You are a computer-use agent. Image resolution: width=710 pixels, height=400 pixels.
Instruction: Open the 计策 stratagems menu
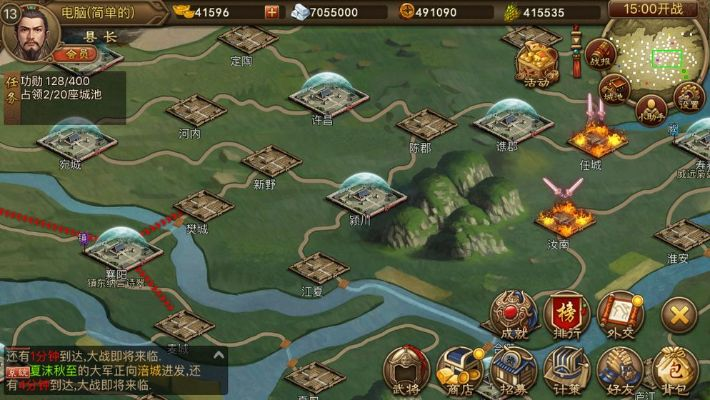567,372
